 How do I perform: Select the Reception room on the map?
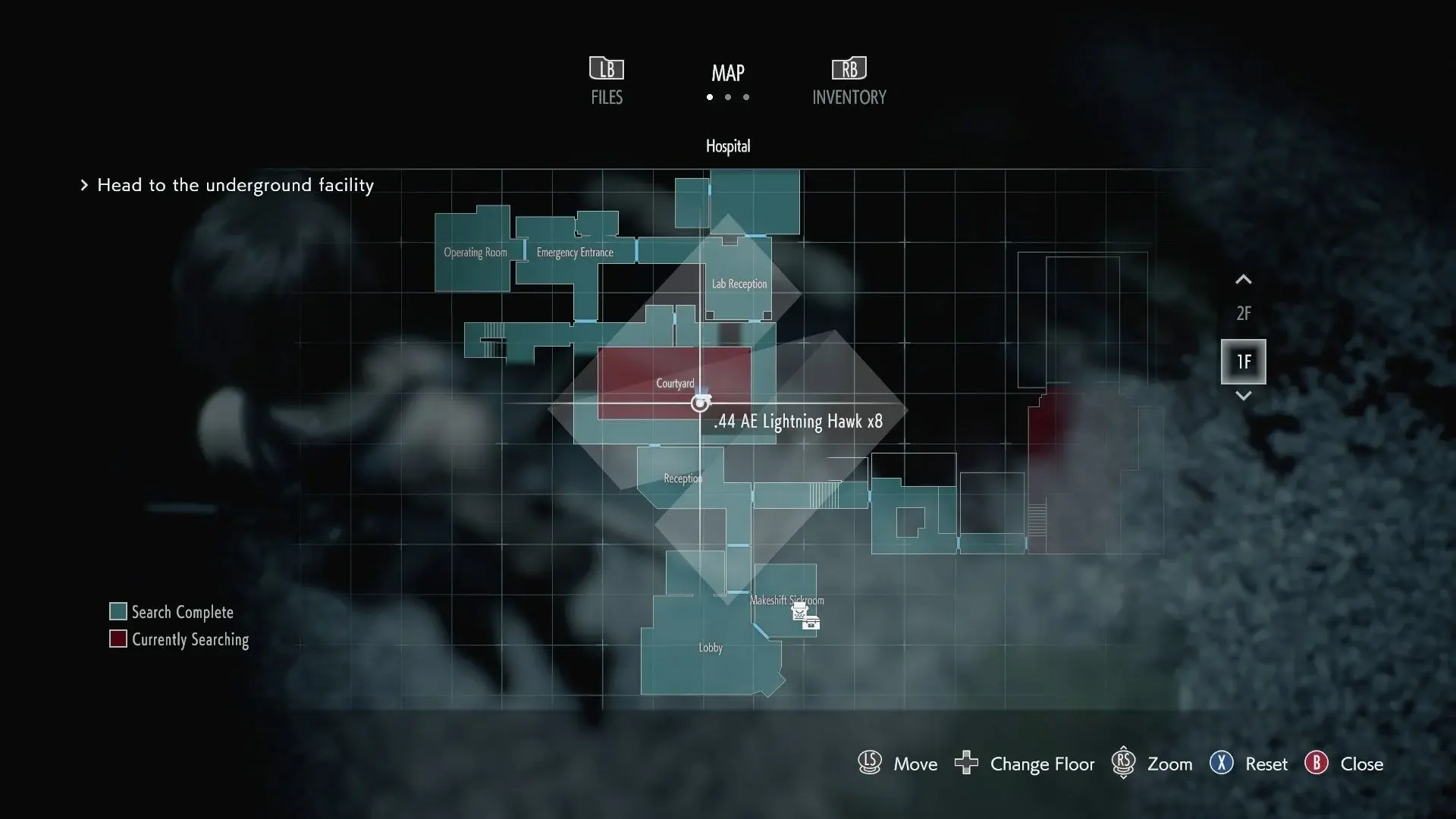coord(682,479)
